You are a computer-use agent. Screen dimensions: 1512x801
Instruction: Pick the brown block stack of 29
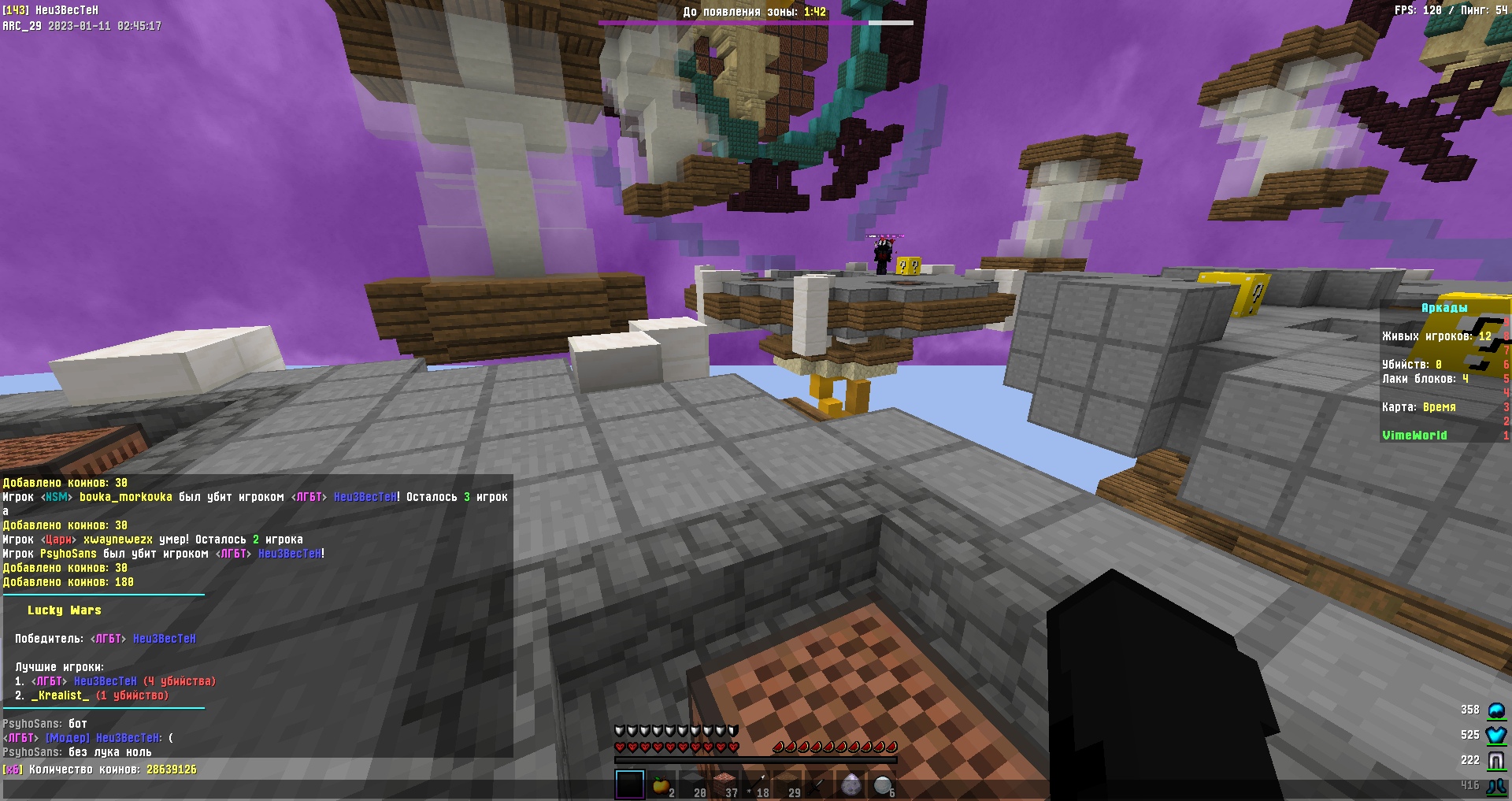pos(787,785)
